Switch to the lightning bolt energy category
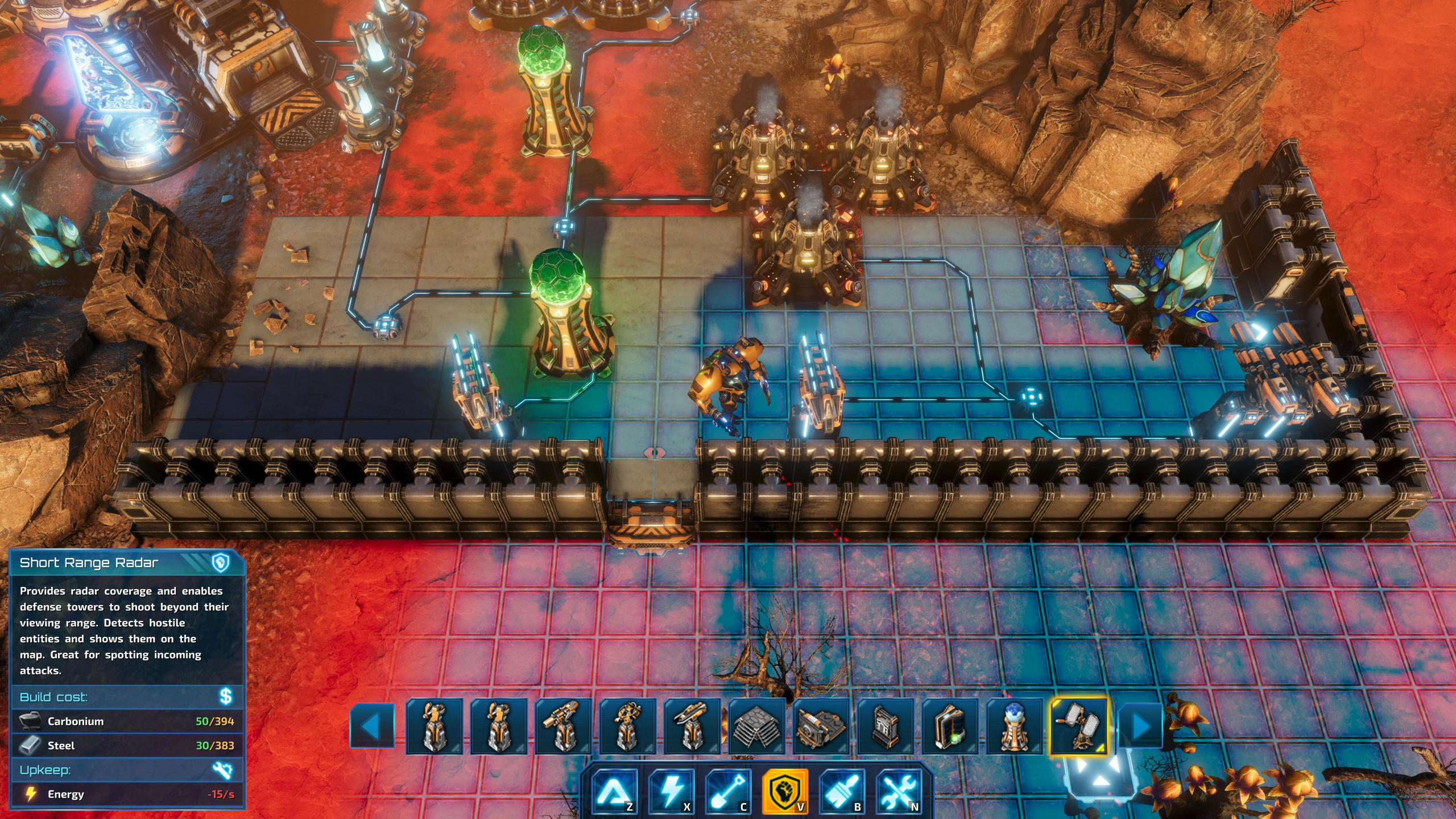Screen dimensions: 1456x819 pos(671,791)
